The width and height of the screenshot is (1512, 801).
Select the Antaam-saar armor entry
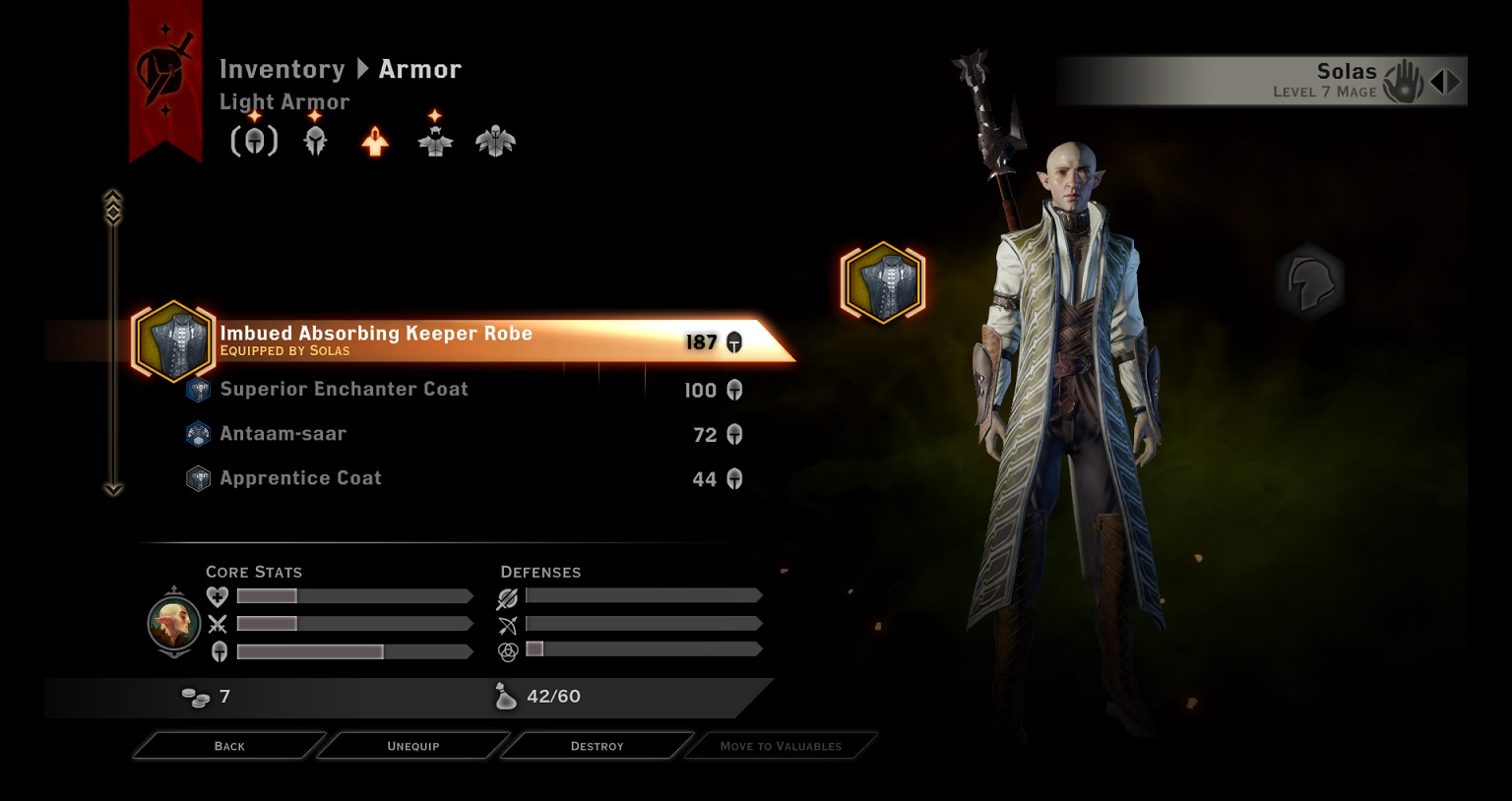283,434
